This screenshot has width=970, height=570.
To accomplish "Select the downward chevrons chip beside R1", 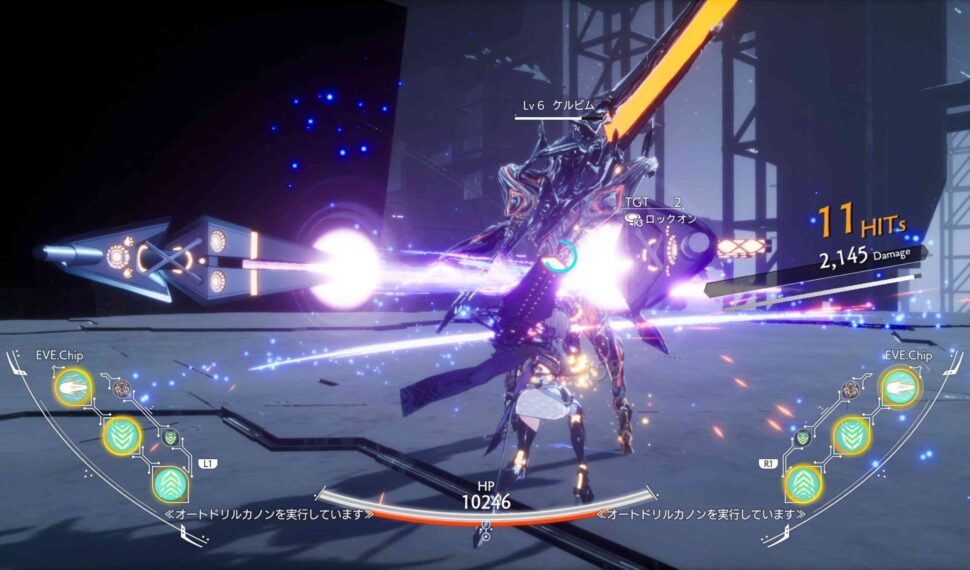I will click(852, 435).
